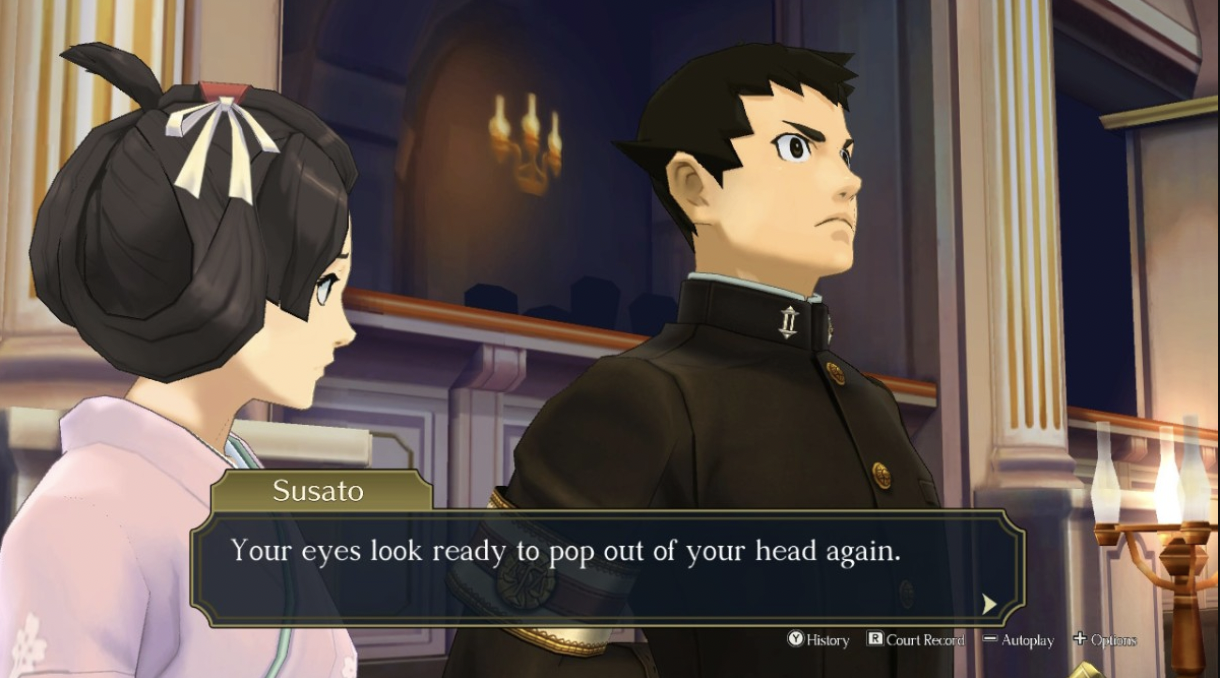This screenshot has height=678, width=1220.
Task: Advance dialogue with the arrow indicator
Action: (989, 603)
